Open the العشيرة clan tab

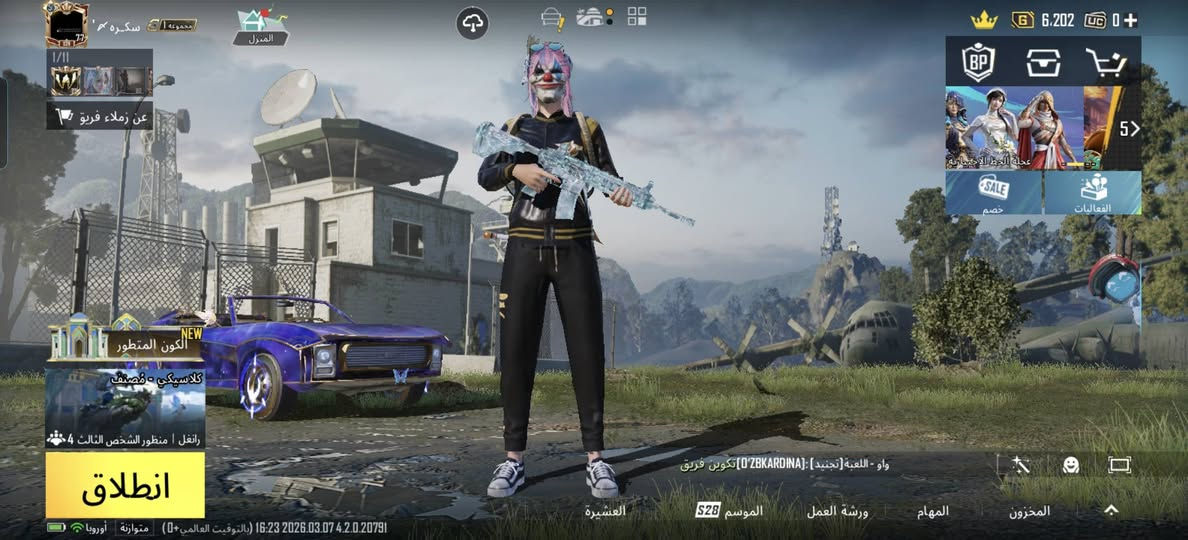tap(605, 511)
